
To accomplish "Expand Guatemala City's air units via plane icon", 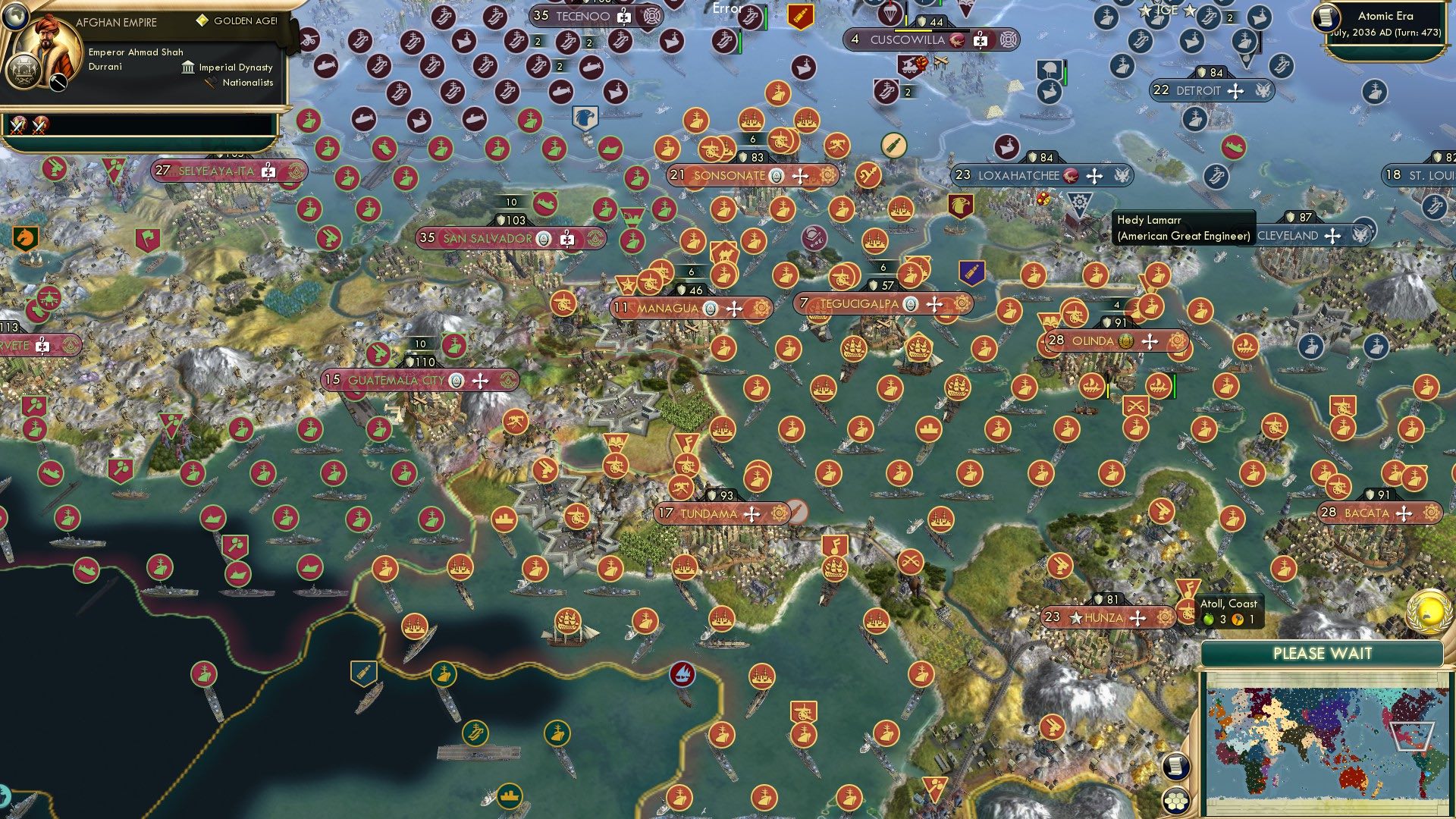I will point(479,381).
